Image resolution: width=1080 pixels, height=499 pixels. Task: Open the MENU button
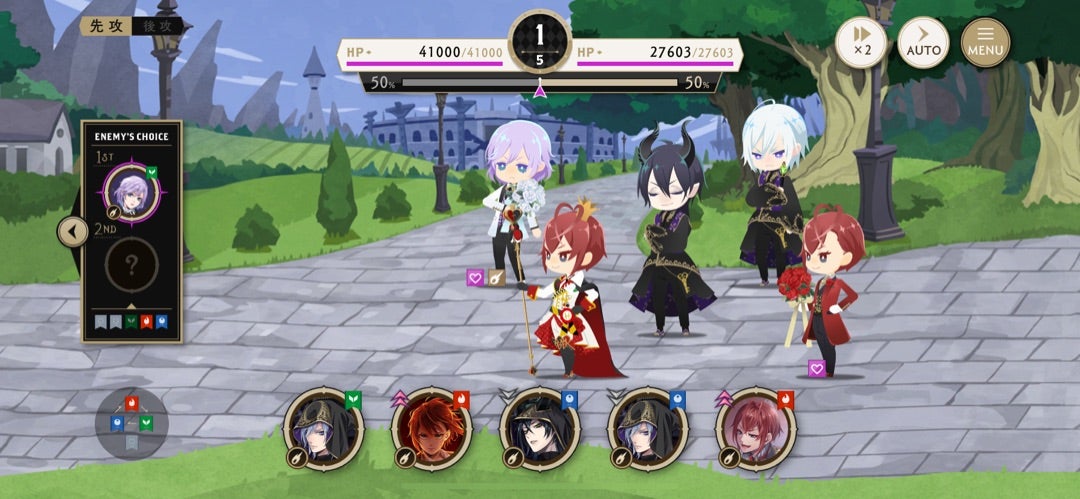point(985,43)
